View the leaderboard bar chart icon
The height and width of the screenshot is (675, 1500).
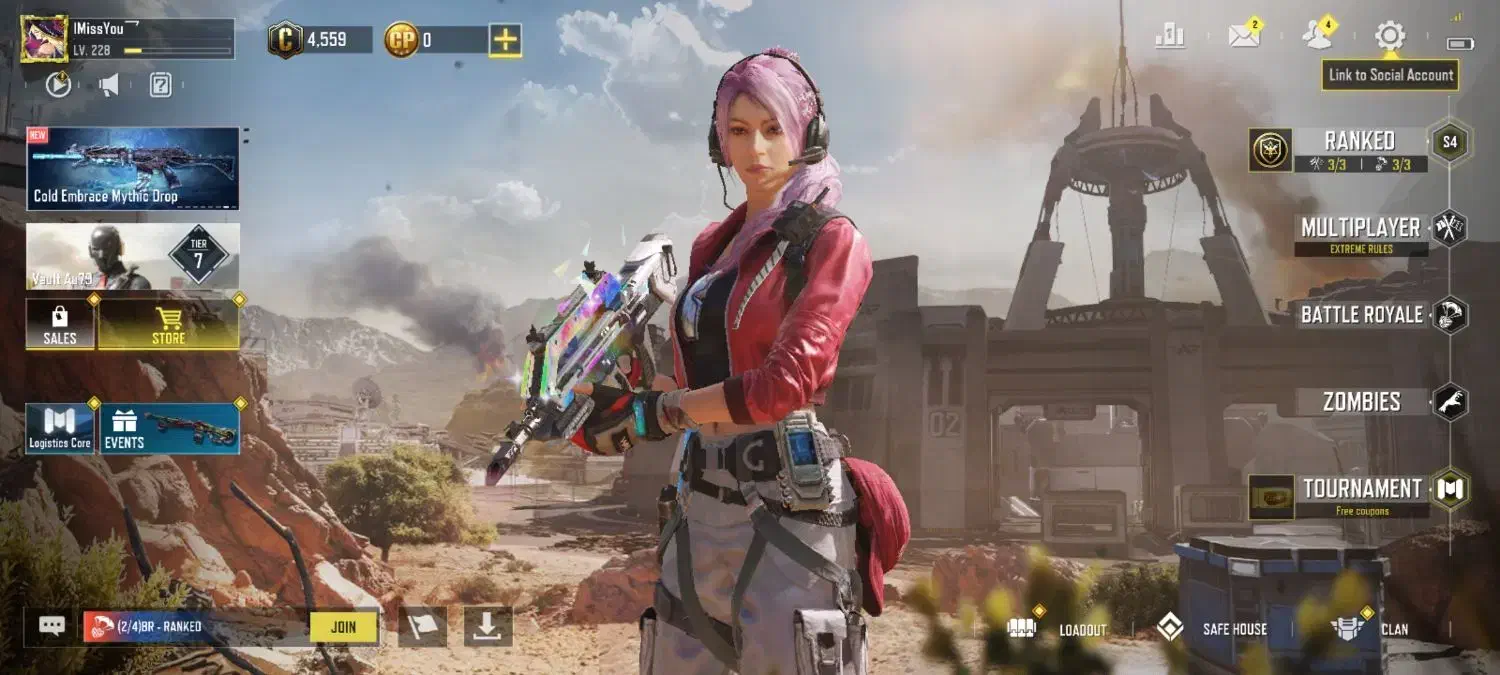click(1170, 37)
